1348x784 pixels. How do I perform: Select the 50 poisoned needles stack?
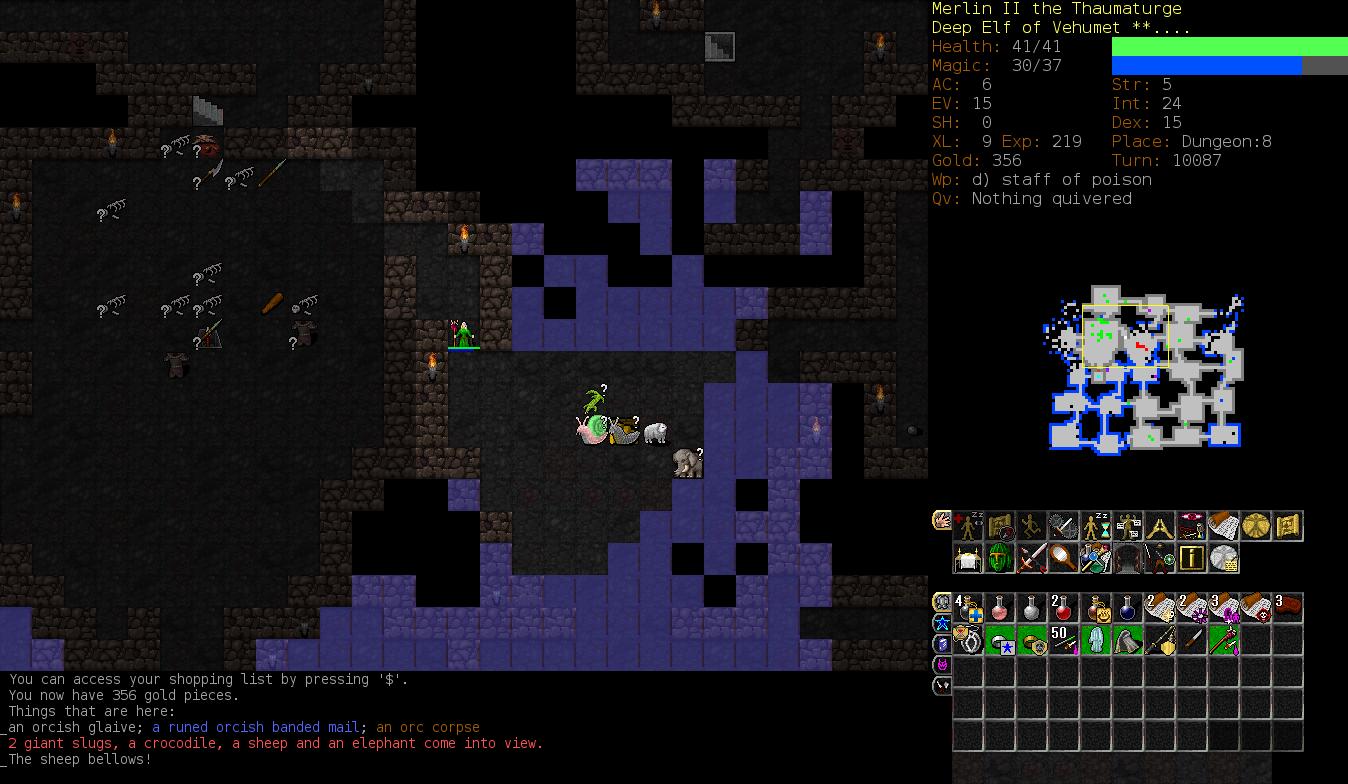pyautogui.click(x=1064, y=640)
